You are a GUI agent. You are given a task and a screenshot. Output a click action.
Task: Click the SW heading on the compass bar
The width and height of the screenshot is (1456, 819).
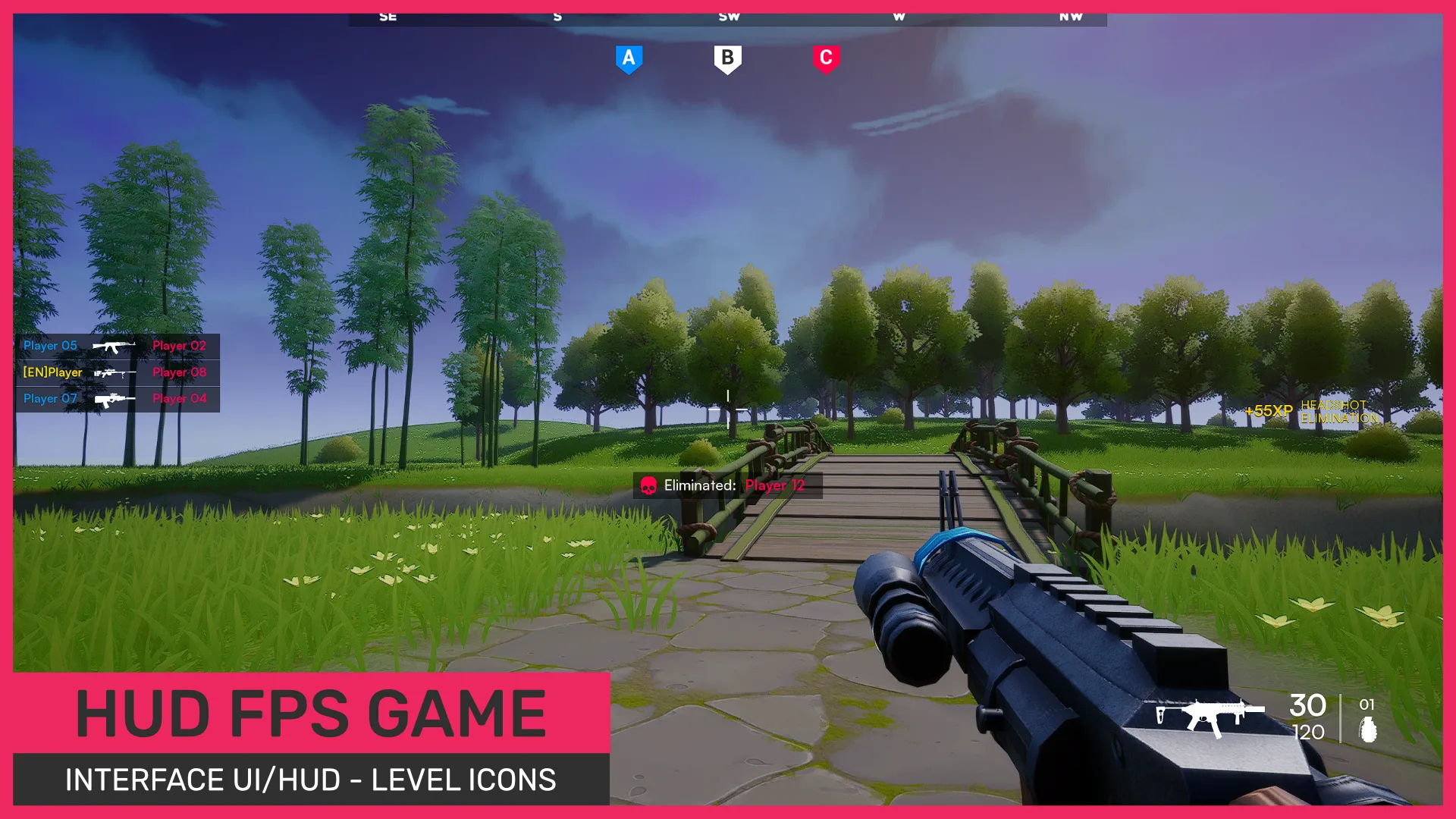point(728,15)
